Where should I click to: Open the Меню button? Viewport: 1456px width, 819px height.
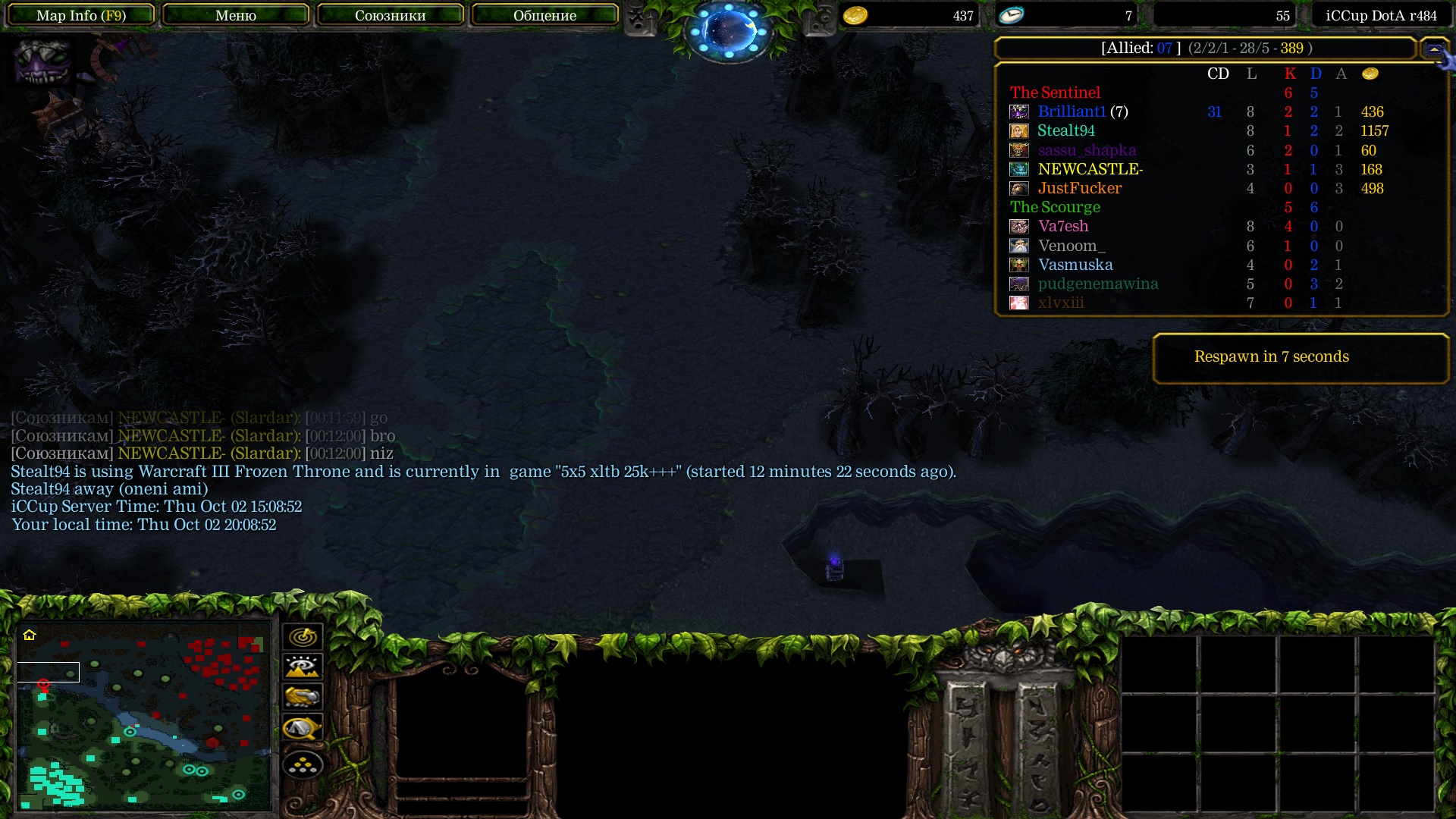[x=236, y=15]
